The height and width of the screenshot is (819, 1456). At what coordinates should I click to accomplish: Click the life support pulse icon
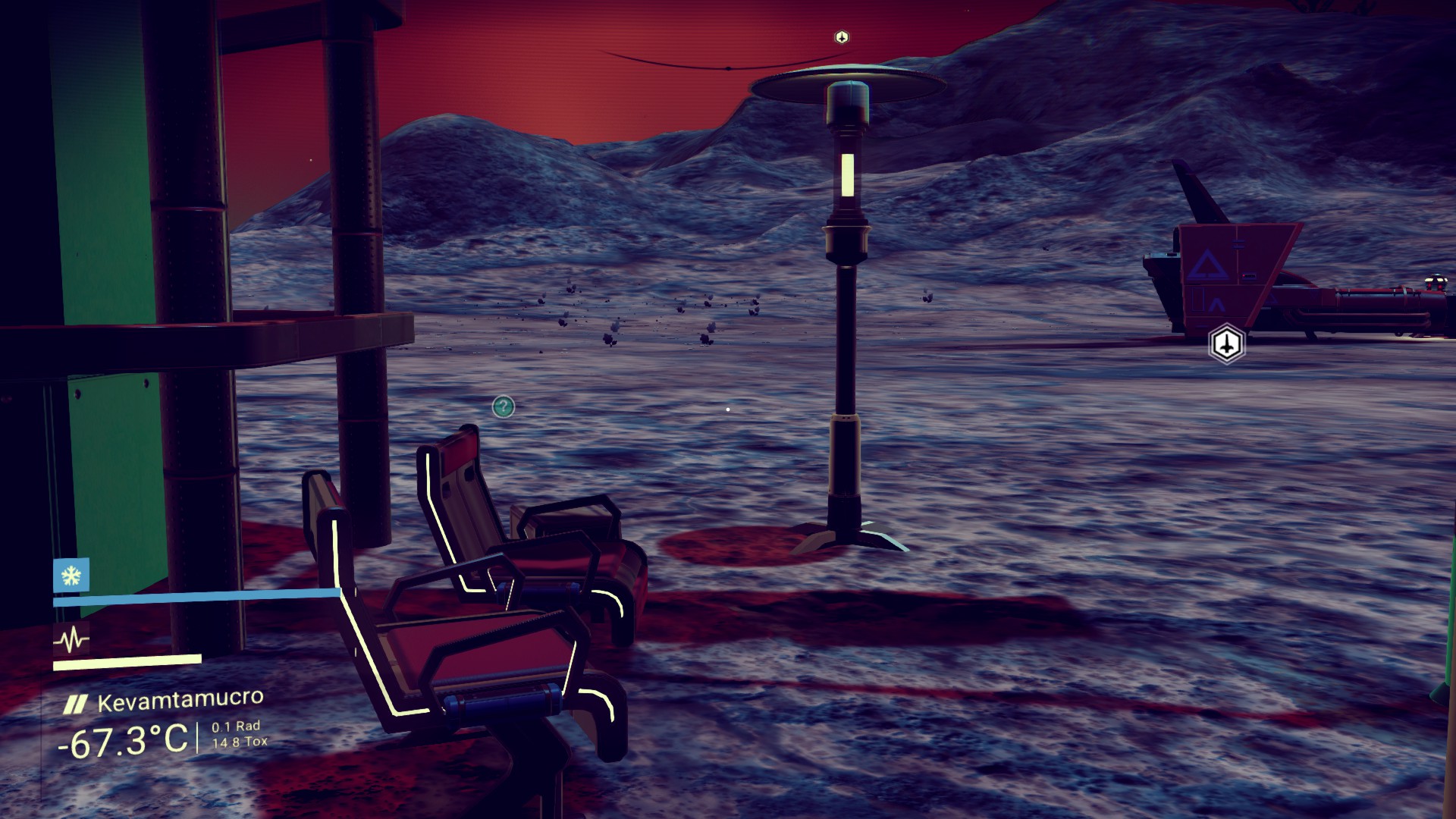pos(71,641)
